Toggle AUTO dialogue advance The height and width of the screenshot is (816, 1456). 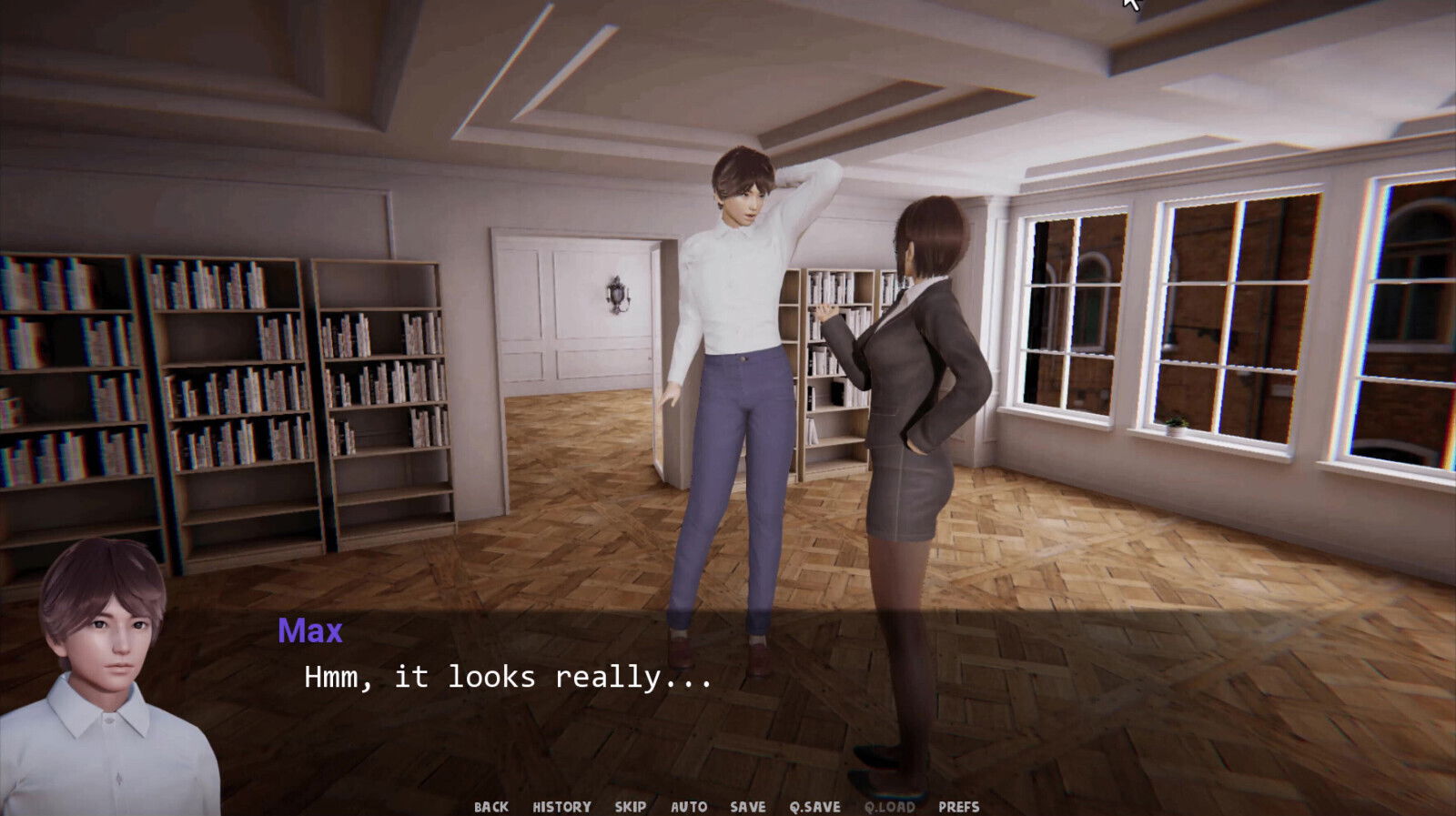(688, 806)
